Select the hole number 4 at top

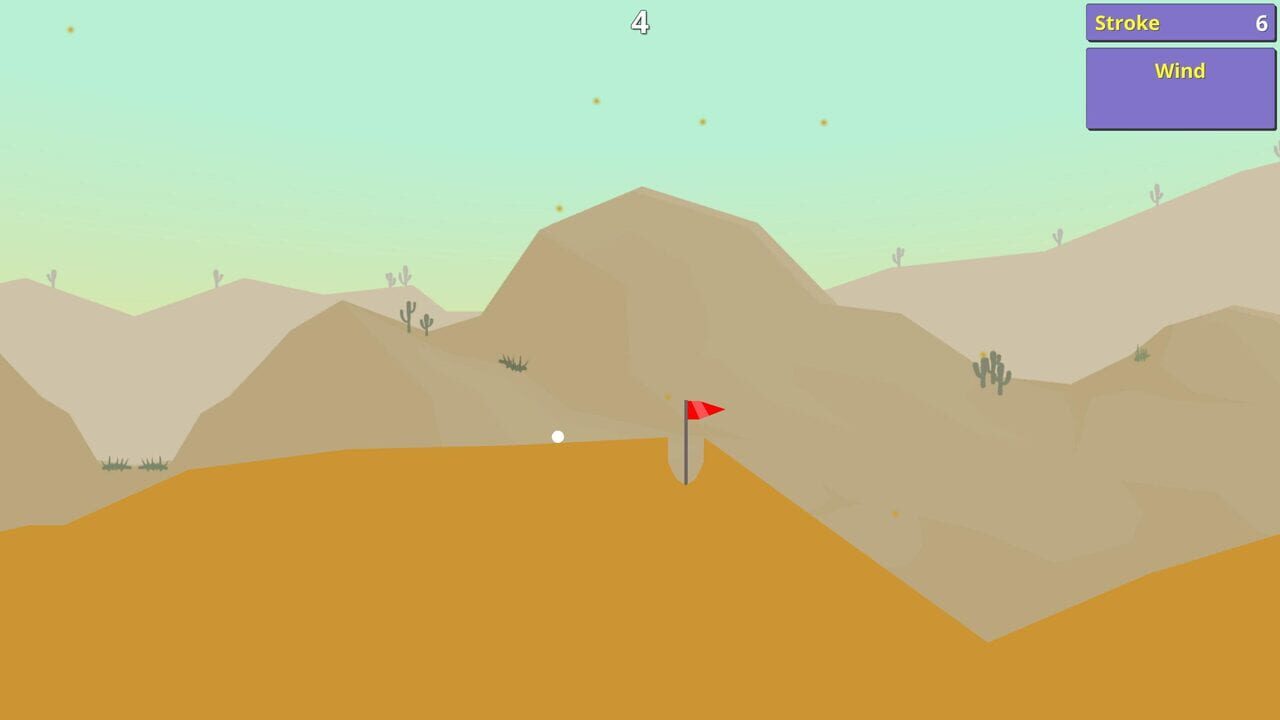pos(641,21)
